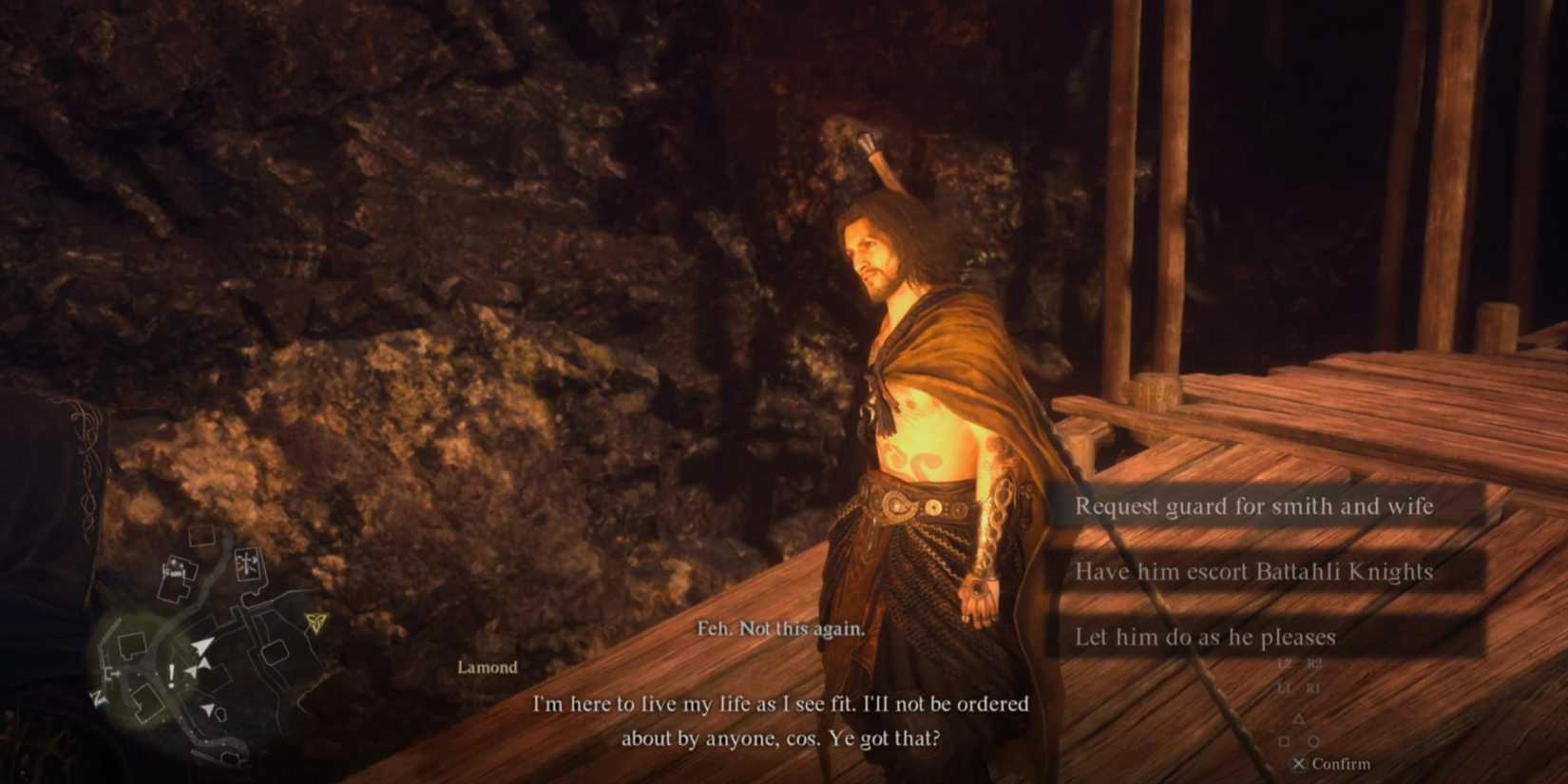Click the N compass indicator on the minimap
The width and height of the screenshot is (1568, 784).
point(98,698)
